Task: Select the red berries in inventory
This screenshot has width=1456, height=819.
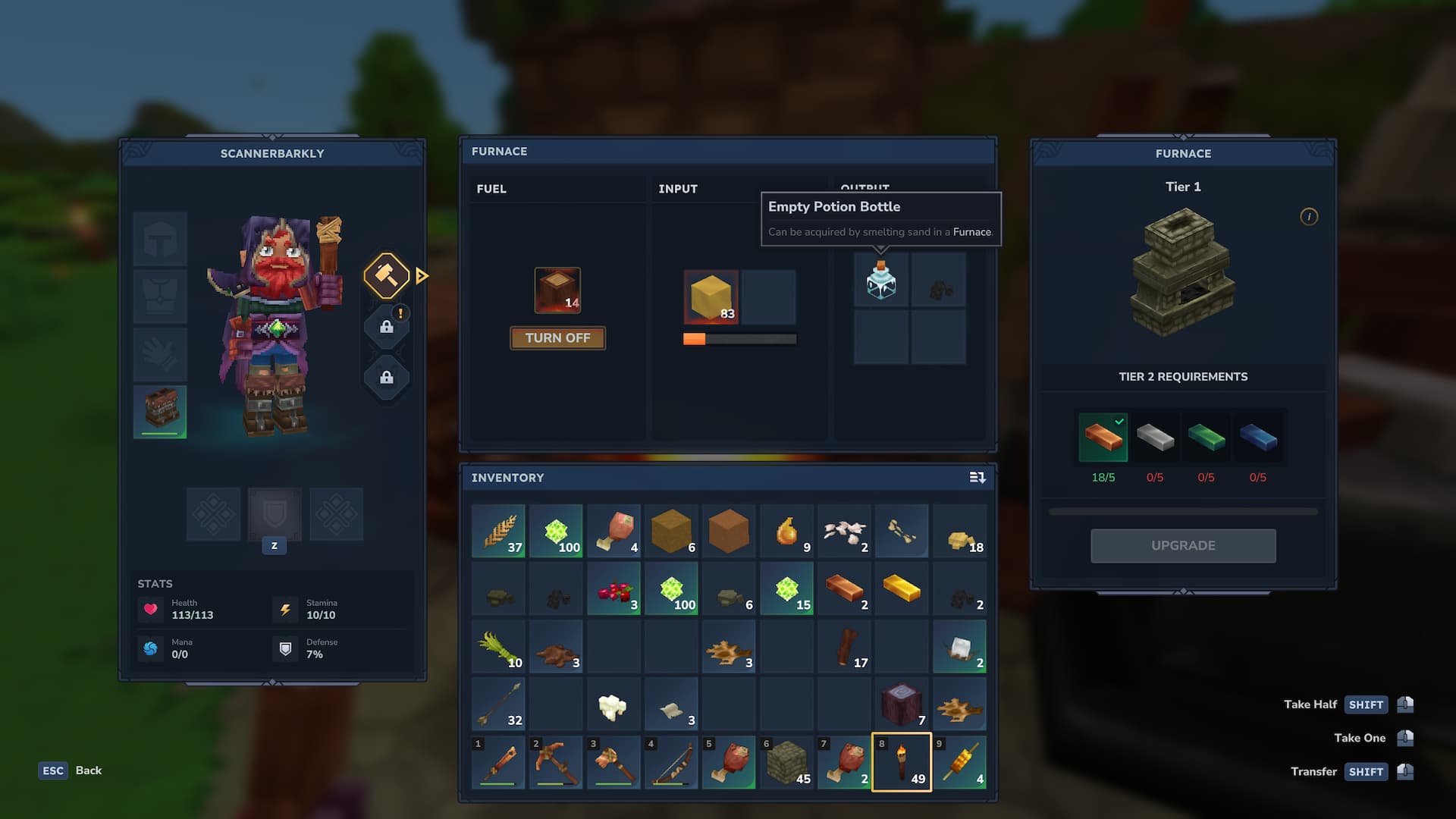Action: coord(613,588)
